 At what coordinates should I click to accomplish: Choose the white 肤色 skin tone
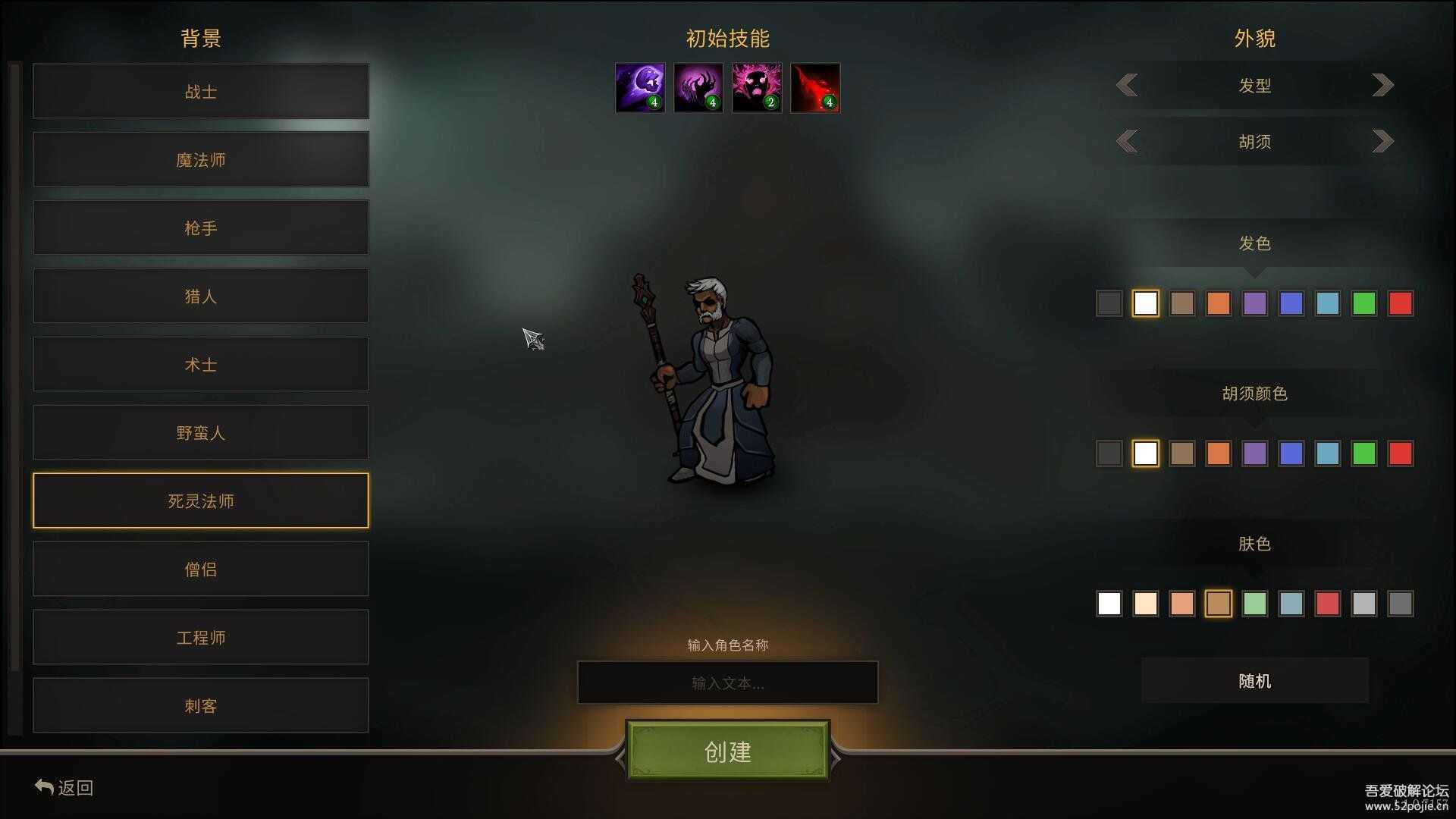pos(1109,604)
